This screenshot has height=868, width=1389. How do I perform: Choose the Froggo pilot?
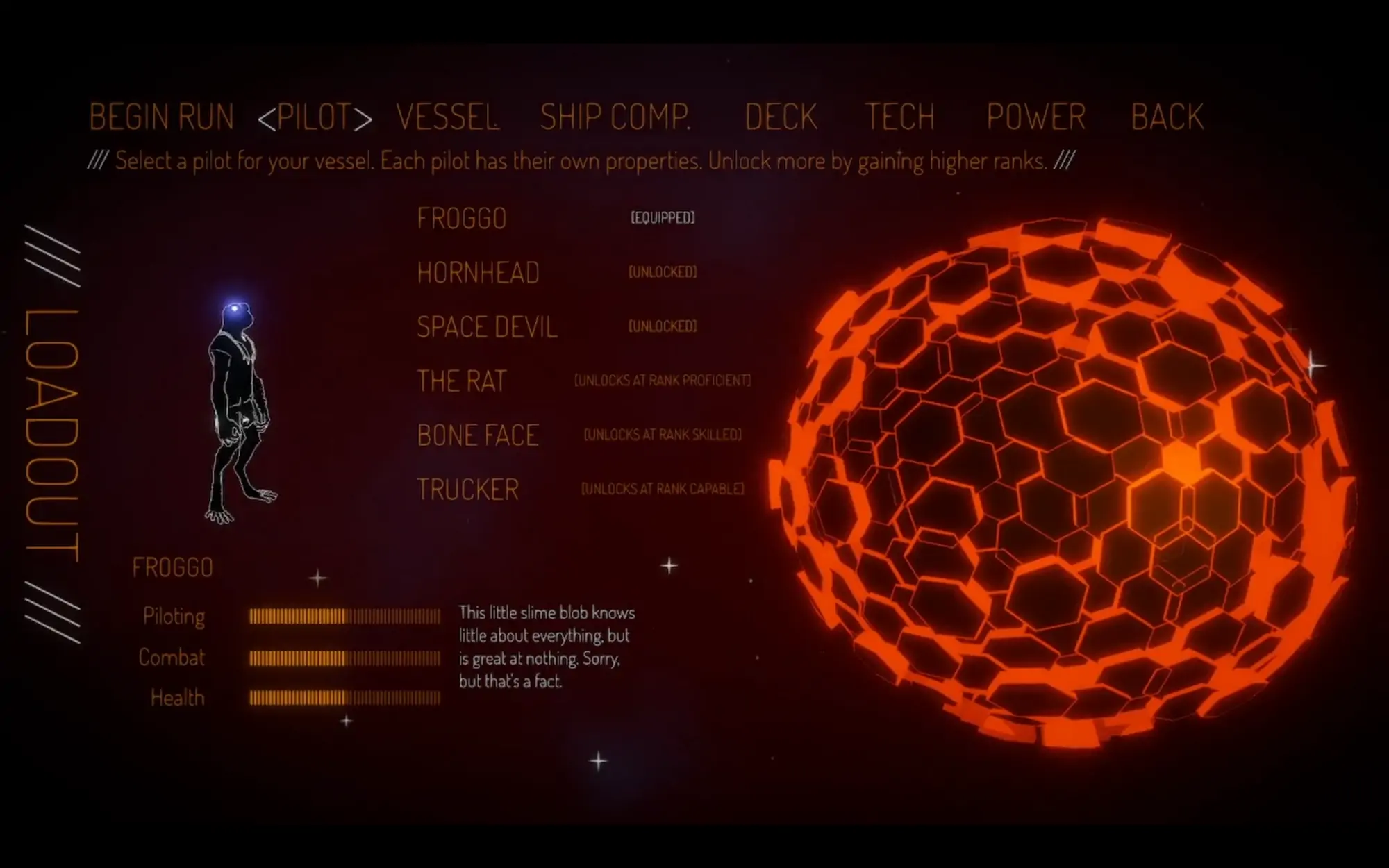(462, 219)
